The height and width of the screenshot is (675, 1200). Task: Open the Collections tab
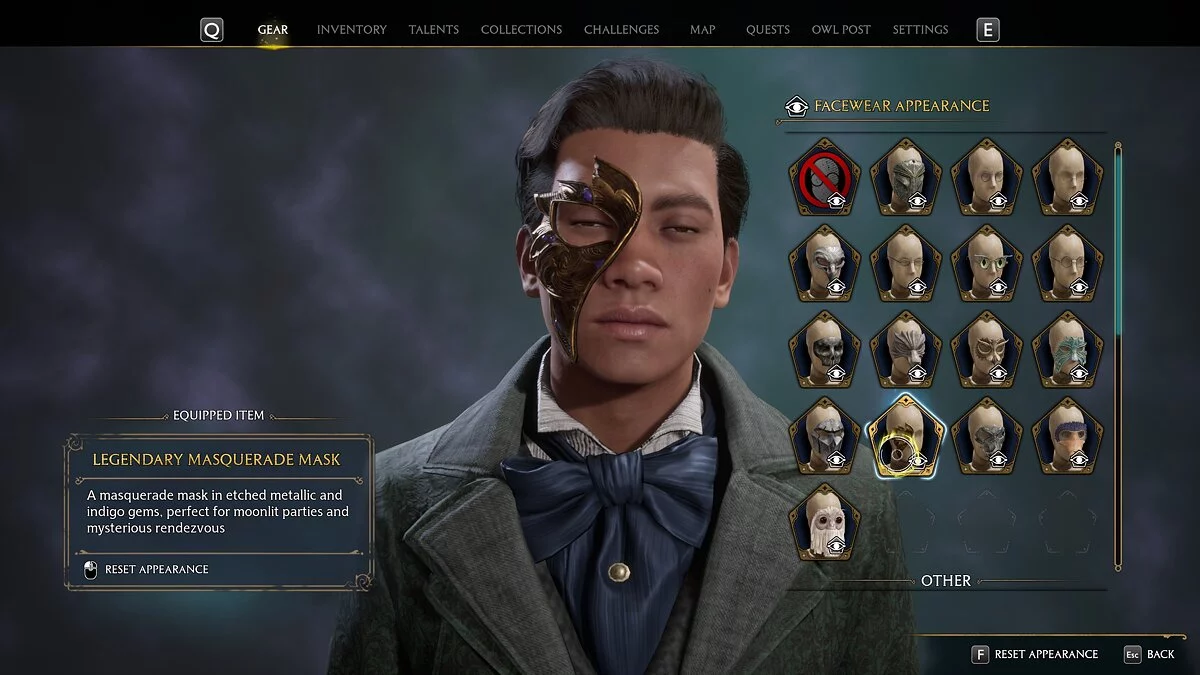coord(521,30)
